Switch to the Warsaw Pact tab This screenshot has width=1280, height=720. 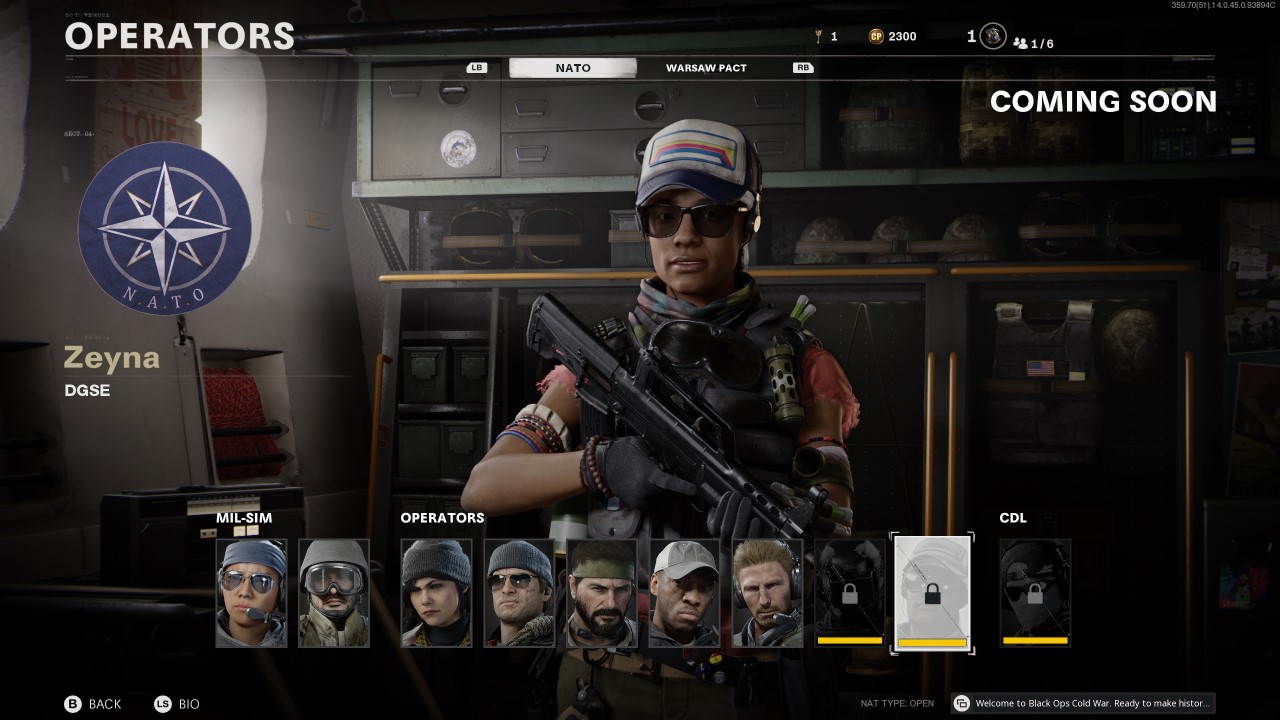[706, 68]
